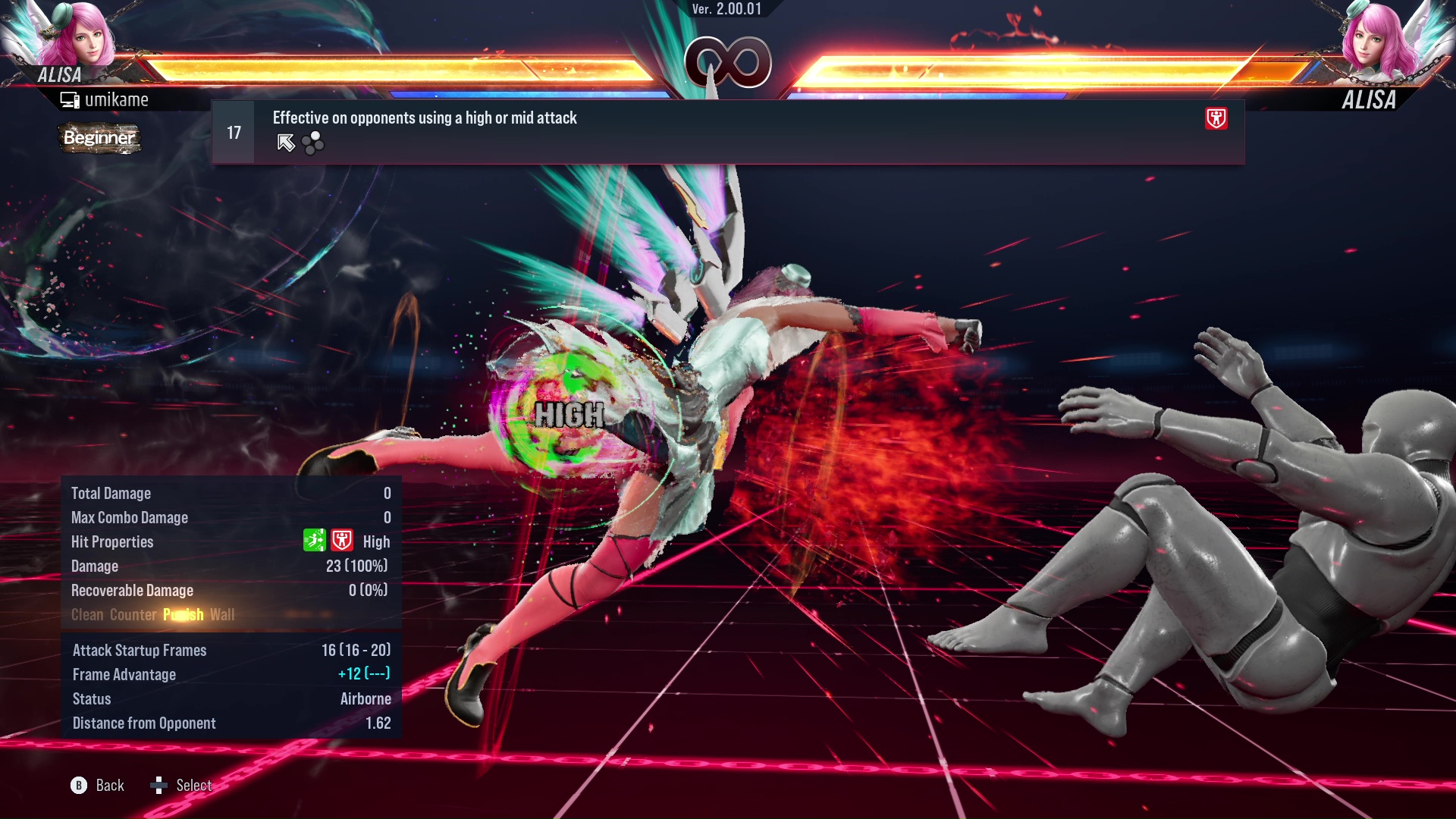Click the red icon on the move banner
The width and height of the screenshot is (1456, 819).
coord(1216,118)
